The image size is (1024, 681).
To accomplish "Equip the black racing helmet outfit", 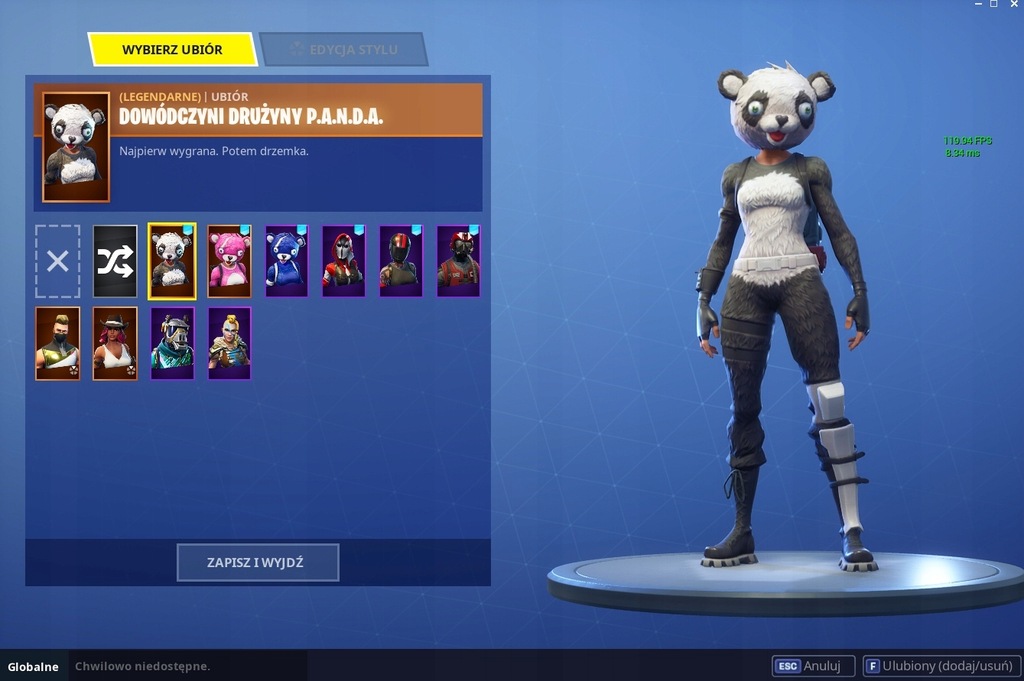I will 401,261.
